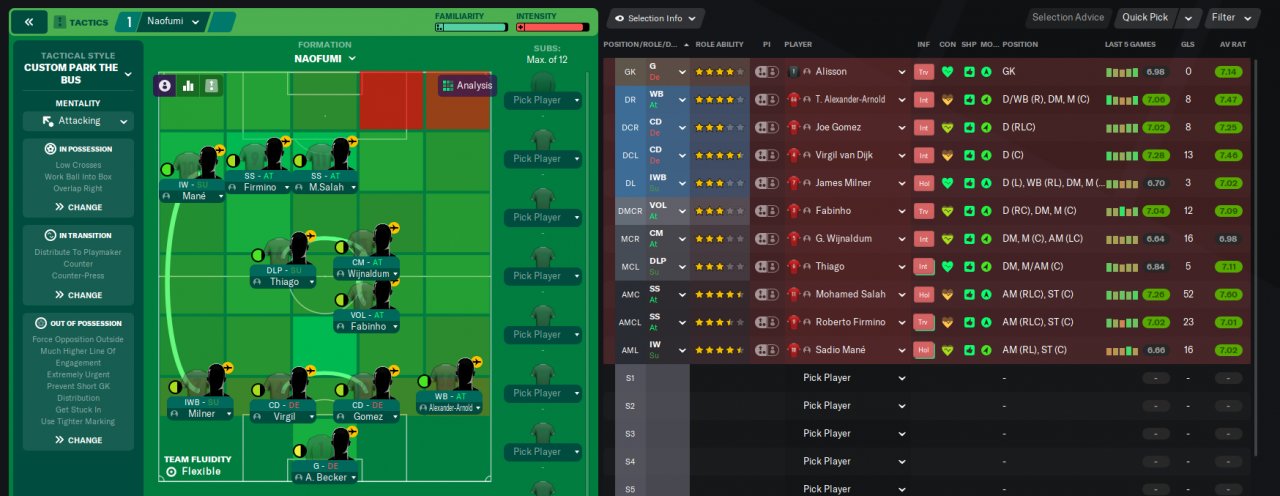Sort the list by Role Ability column
The image size is (1280, 496).
(719, 44)
